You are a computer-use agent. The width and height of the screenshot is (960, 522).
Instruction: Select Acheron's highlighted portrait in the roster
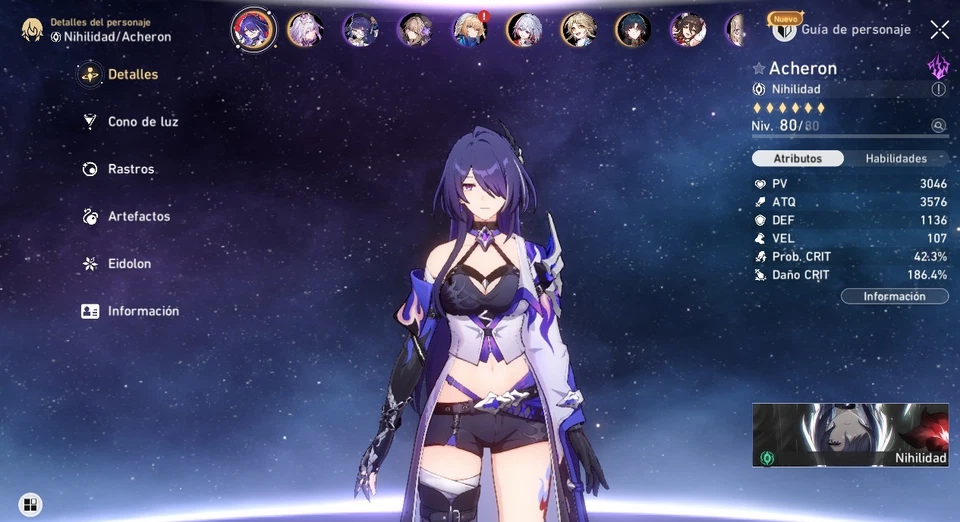pyautogui.click(x=253, y=29)
